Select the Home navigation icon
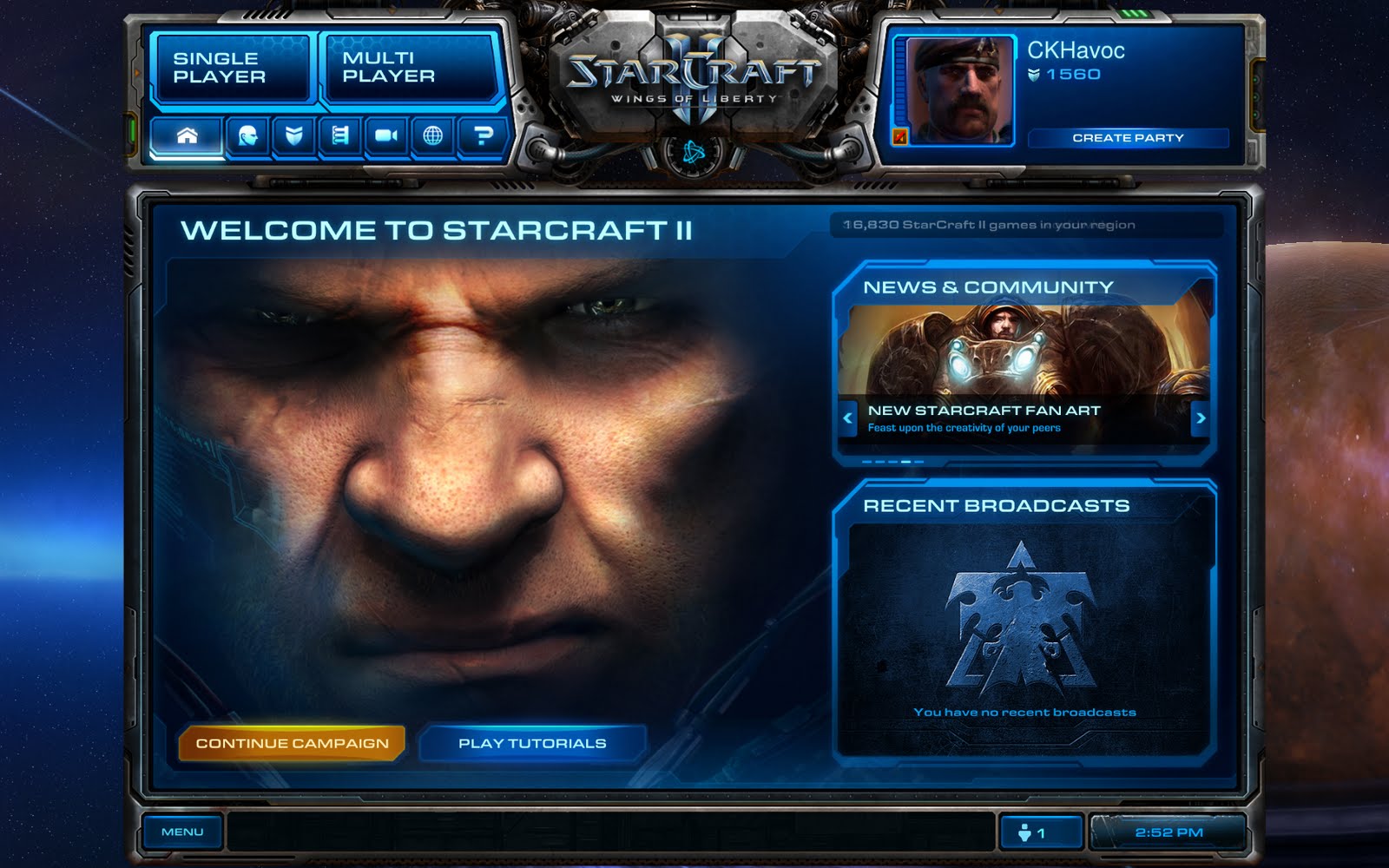This screenshot has width=1389, height=868. (188, 136)
